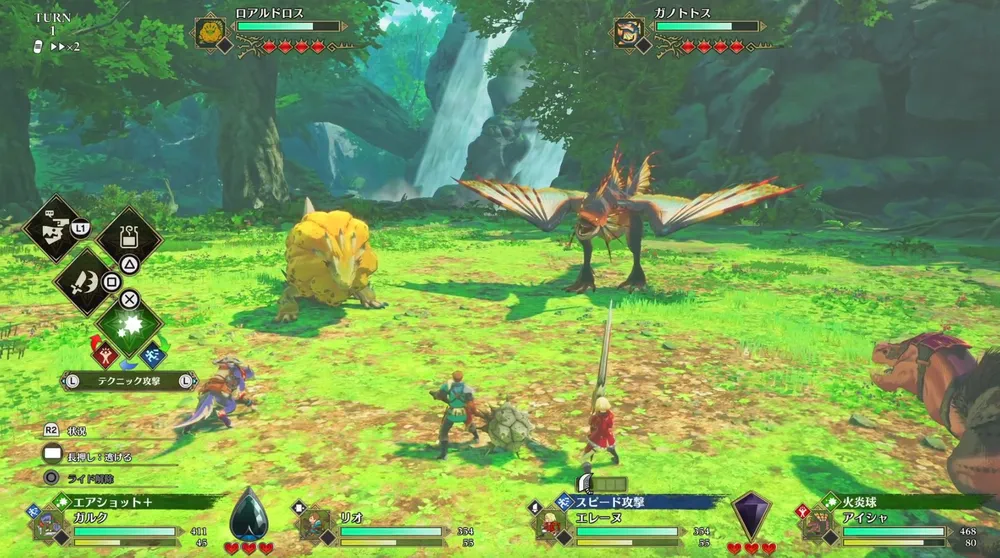Target the ガノトトス enemy portrait
Screen dimensions: 1000x558
pos(629,33)
